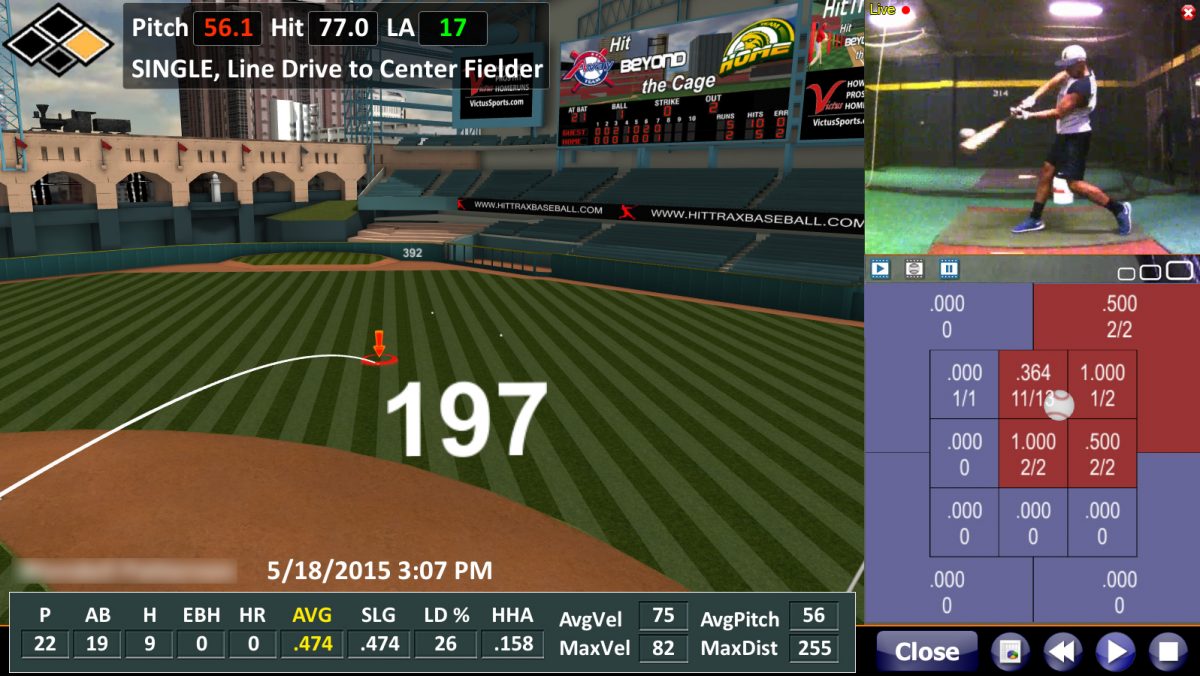This screenshot has height=676, width=1200.
Task: Close the live video feed
Action: pos(1188,11)
